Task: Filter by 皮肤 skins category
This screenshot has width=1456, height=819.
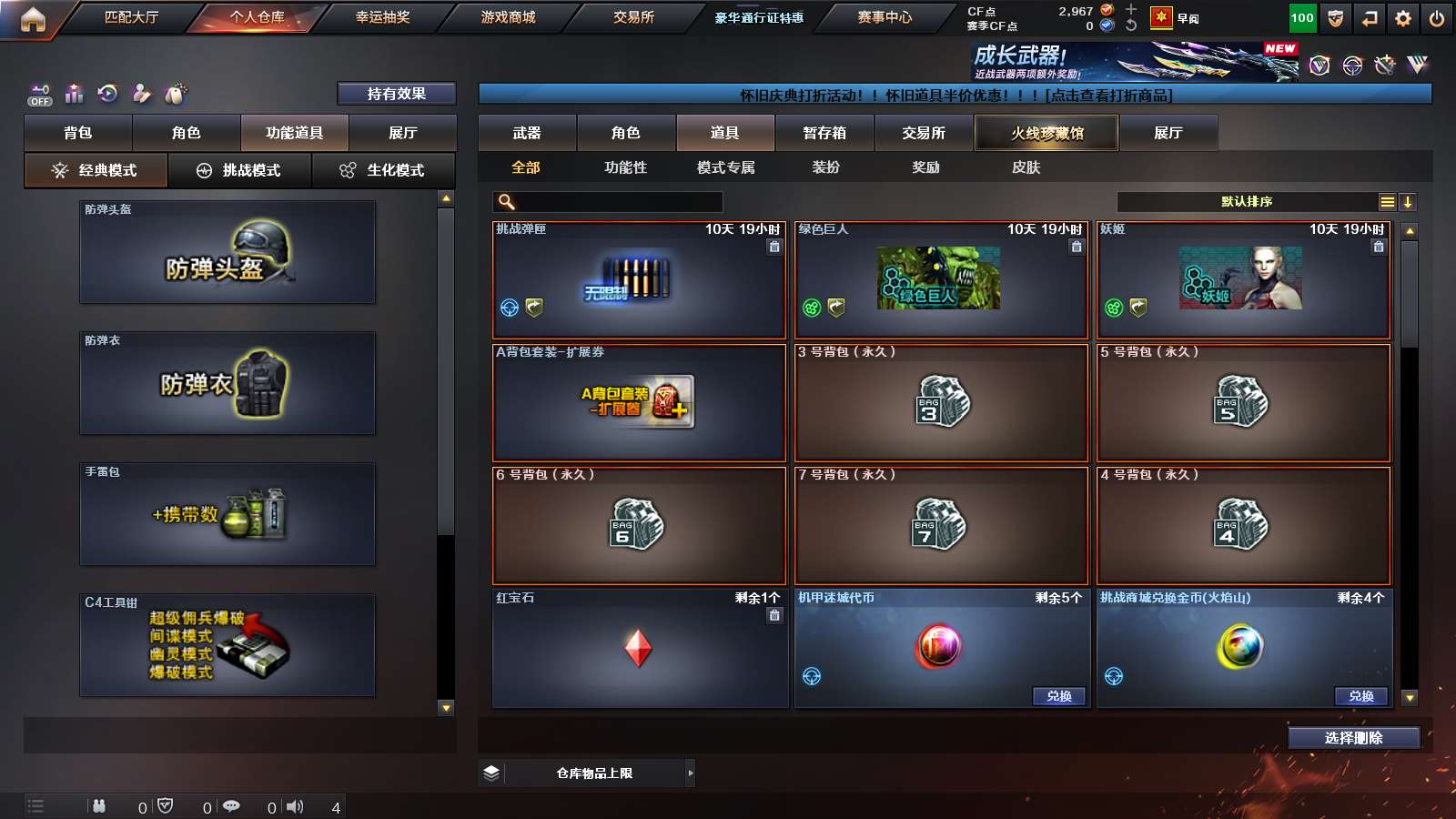Action: tap(1026, 167)
